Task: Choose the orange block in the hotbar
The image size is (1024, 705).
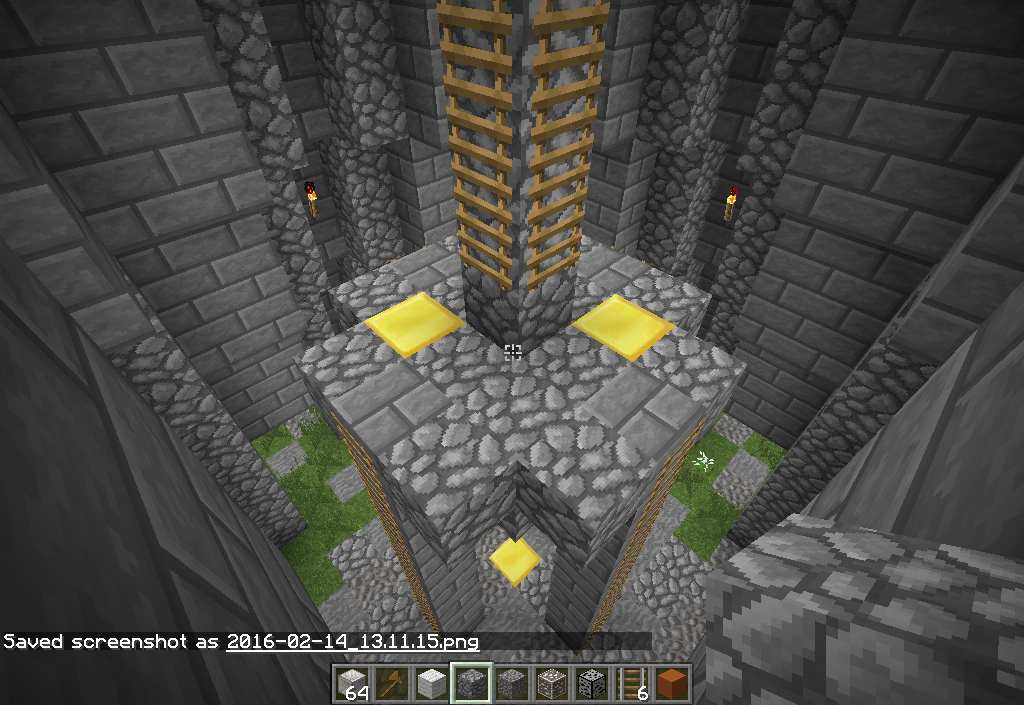Action: [671, 683]
